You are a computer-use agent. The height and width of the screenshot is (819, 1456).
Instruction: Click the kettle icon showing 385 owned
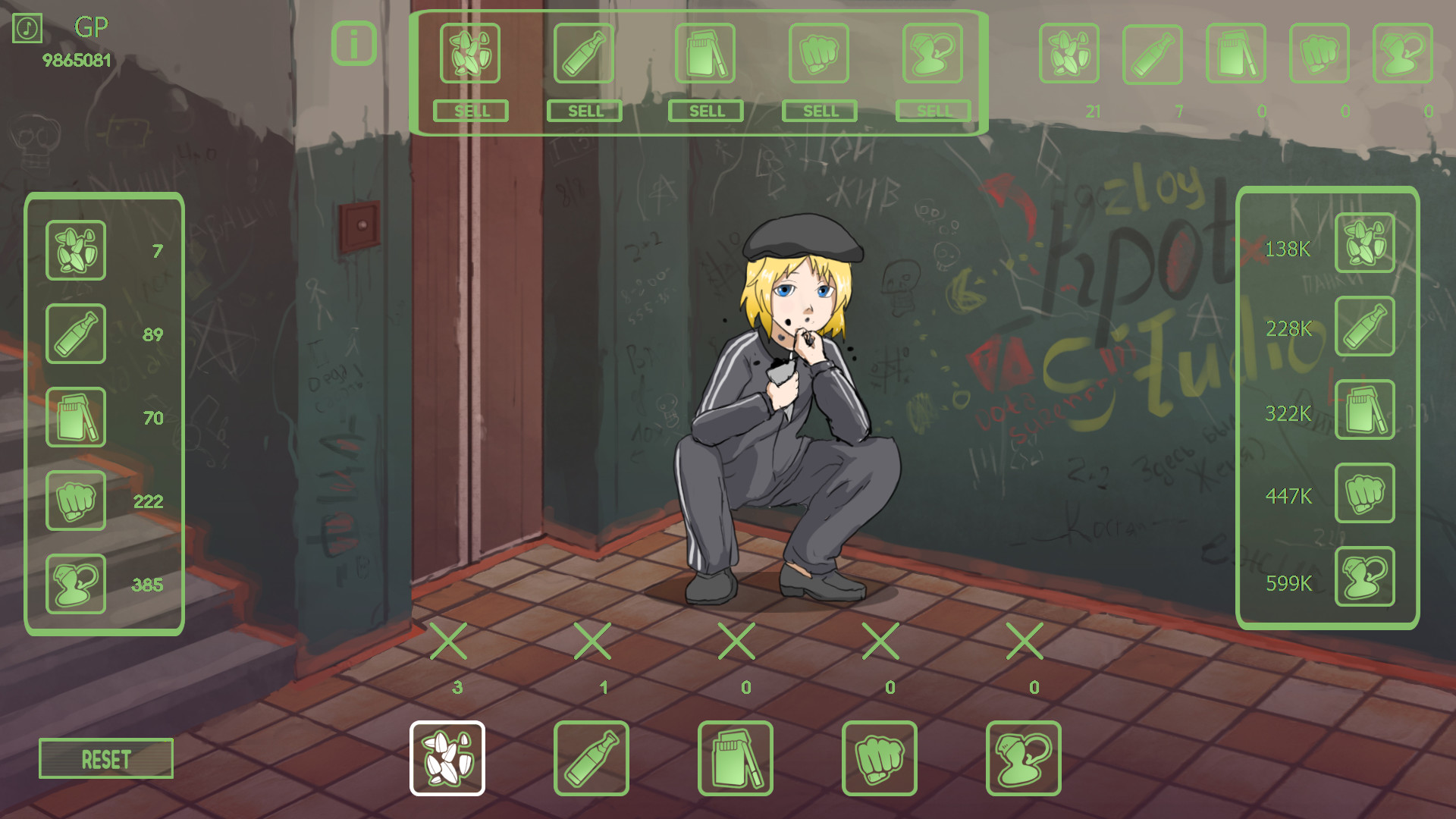coord(75,583)
